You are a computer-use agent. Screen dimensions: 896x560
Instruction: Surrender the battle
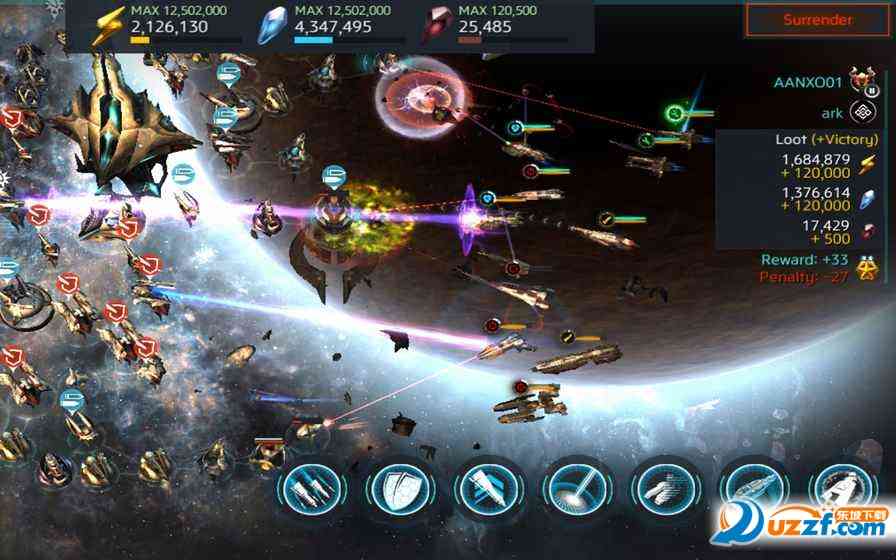tap(818, 20)
